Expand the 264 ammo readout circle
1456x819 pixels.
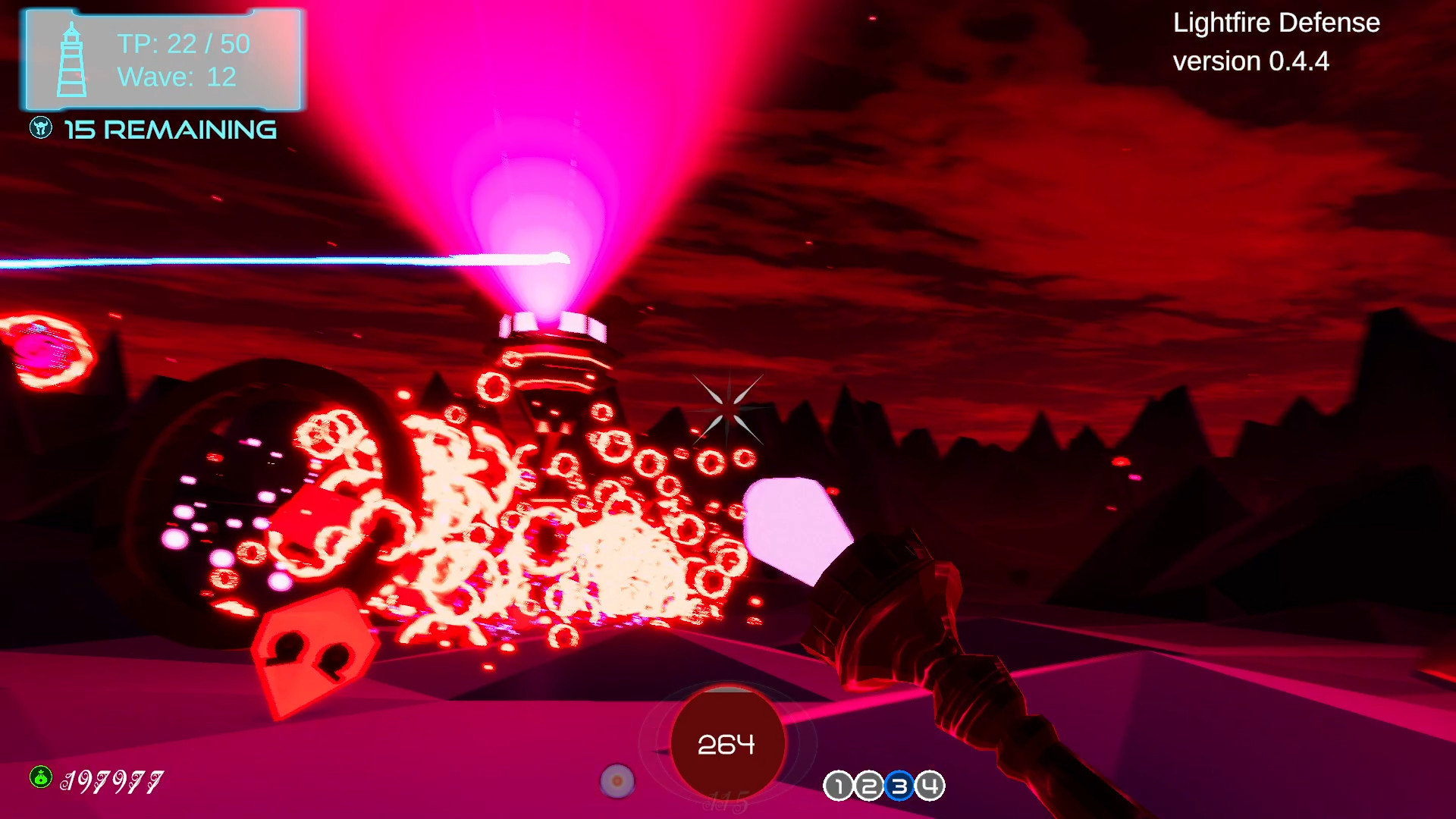[x=727, y=744]
